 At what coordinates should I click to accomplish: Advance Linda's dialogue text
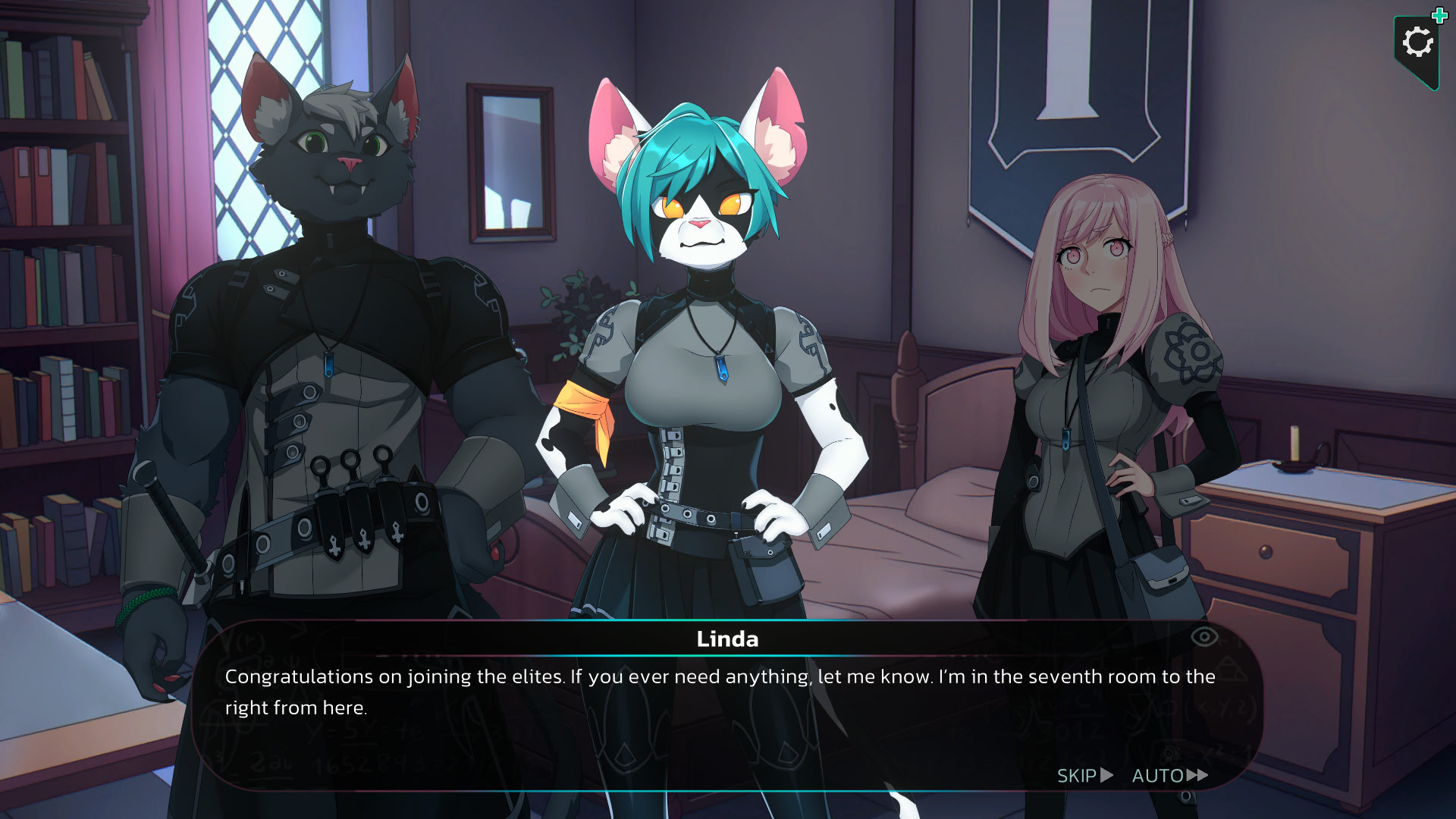click(x=720, y=692)
